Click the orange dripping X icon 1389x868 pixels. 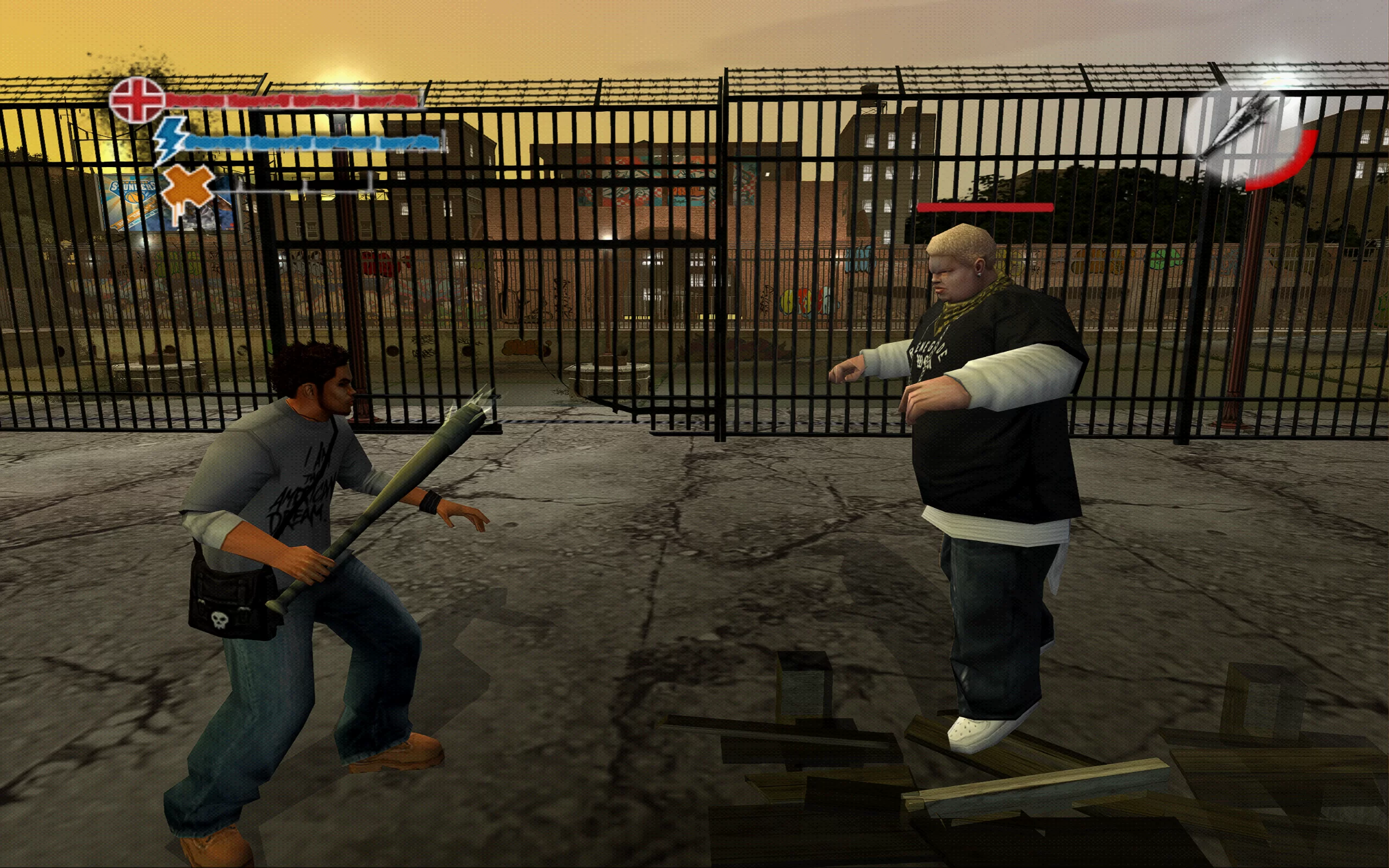[188, 189]
